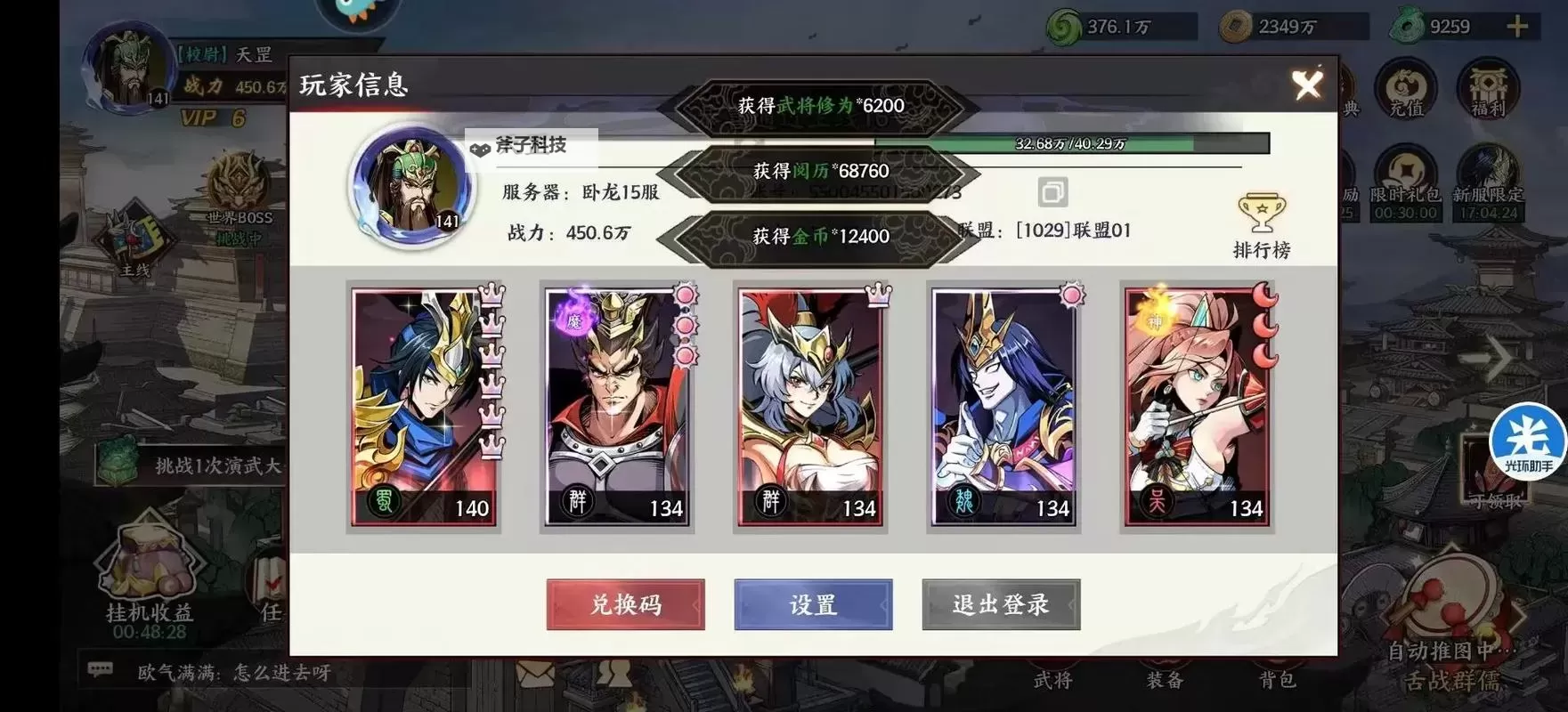Copy the player ID with clipboard icon

click(1054, 190)
